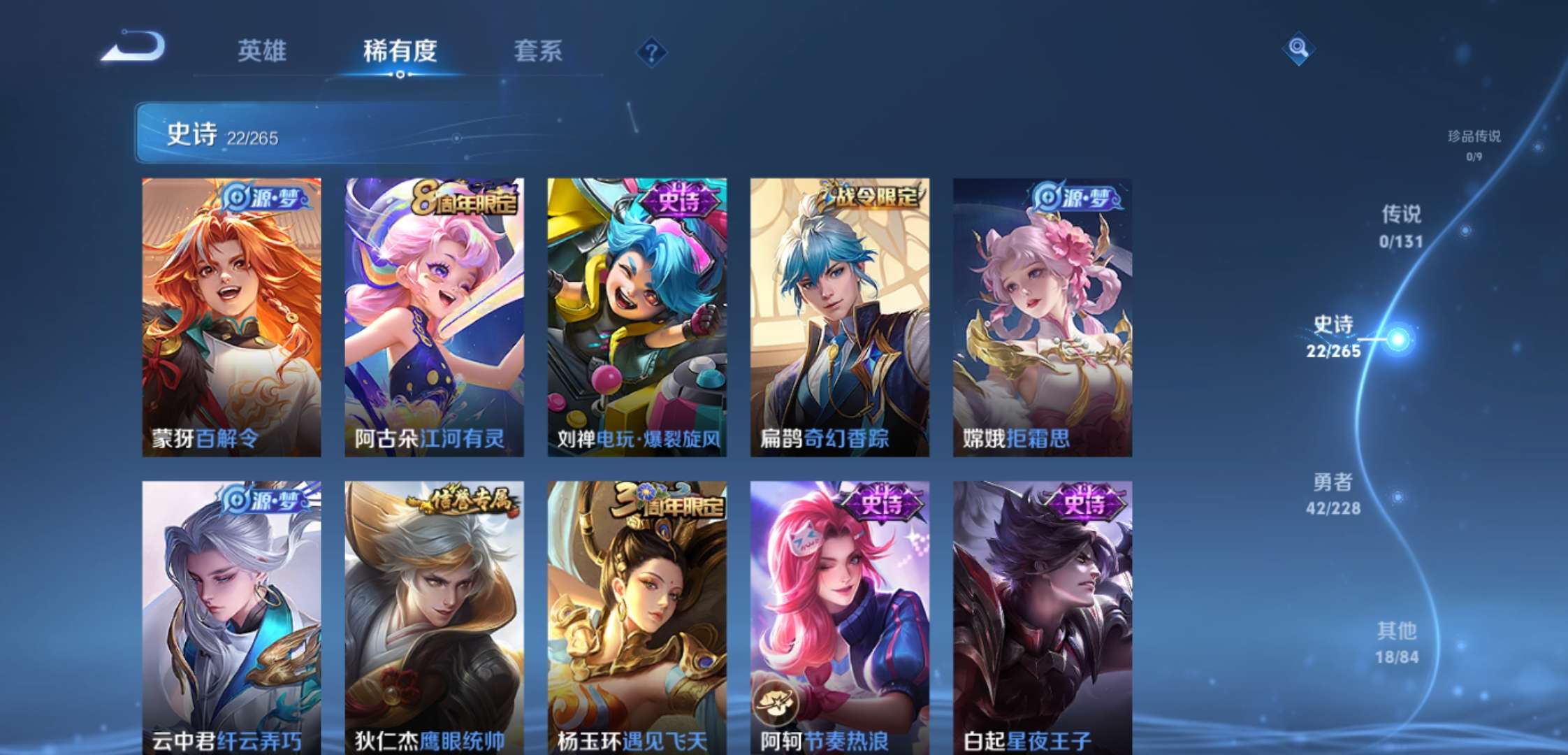Click the question mark help icon
The height and width of the screenshot is (755, 1568).
point(651,52)
